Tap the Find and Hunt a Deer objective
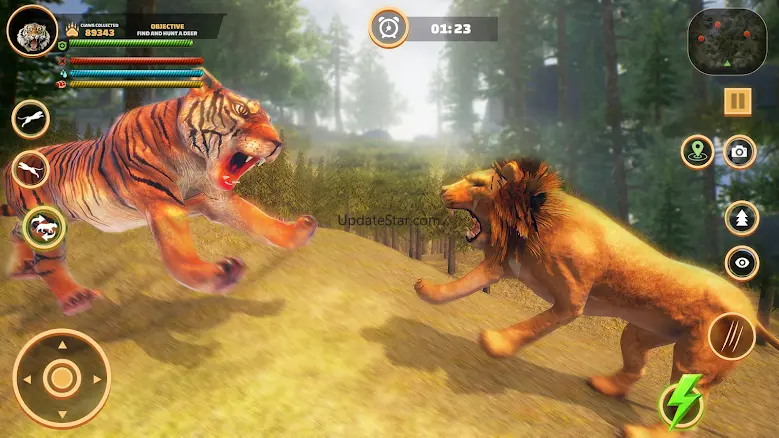Screen dimensions: 779x438 167,28
